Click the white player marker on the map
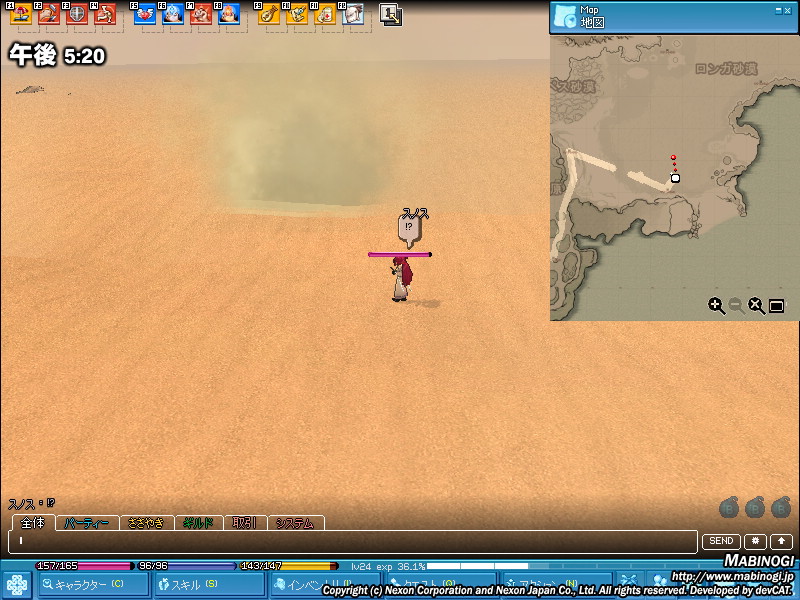 675,178
